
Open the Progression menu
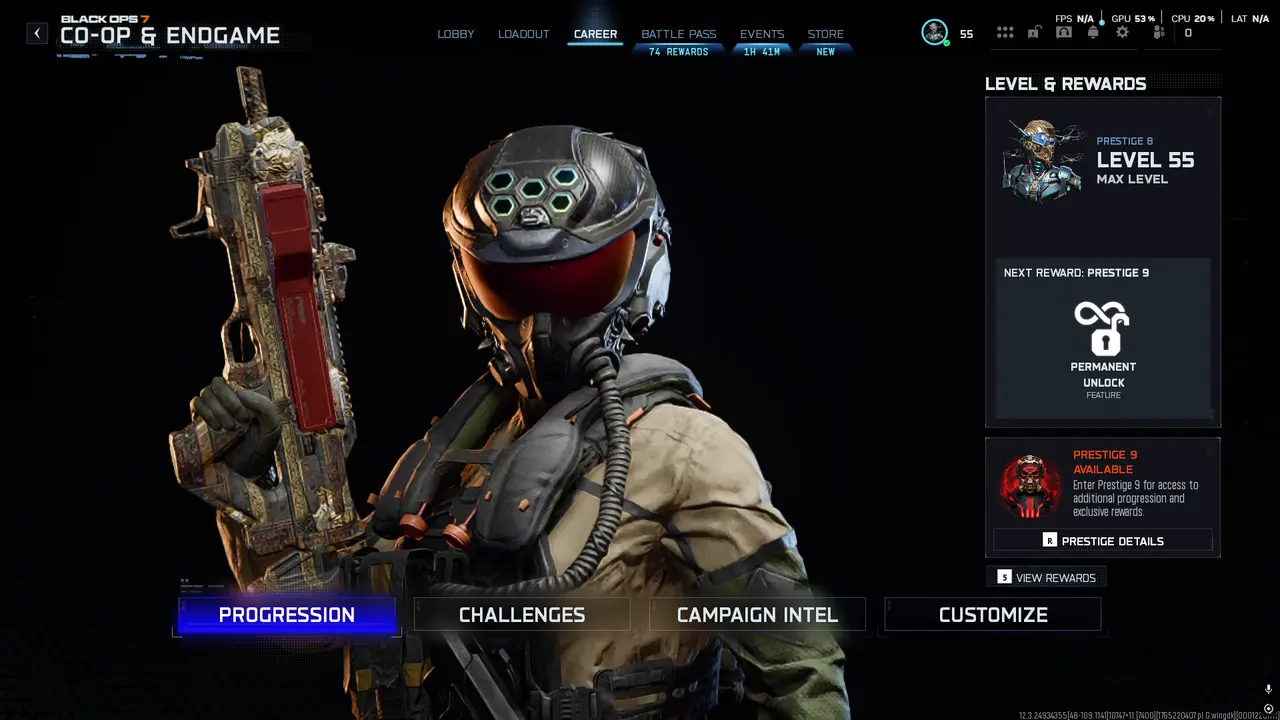tap(287, 615)
